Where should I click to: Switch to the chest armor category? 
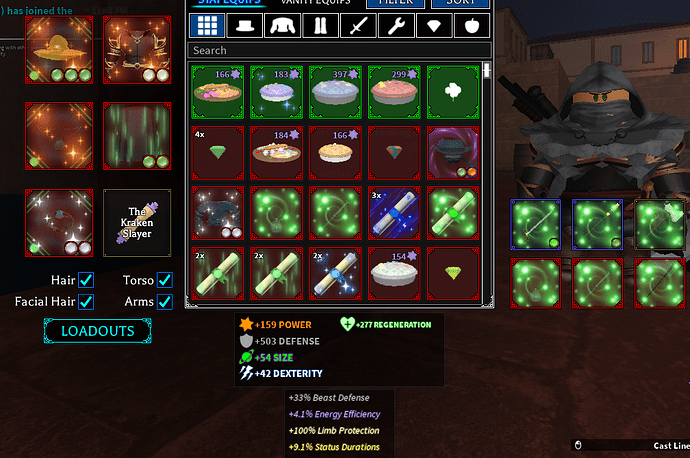coord(283,25)
